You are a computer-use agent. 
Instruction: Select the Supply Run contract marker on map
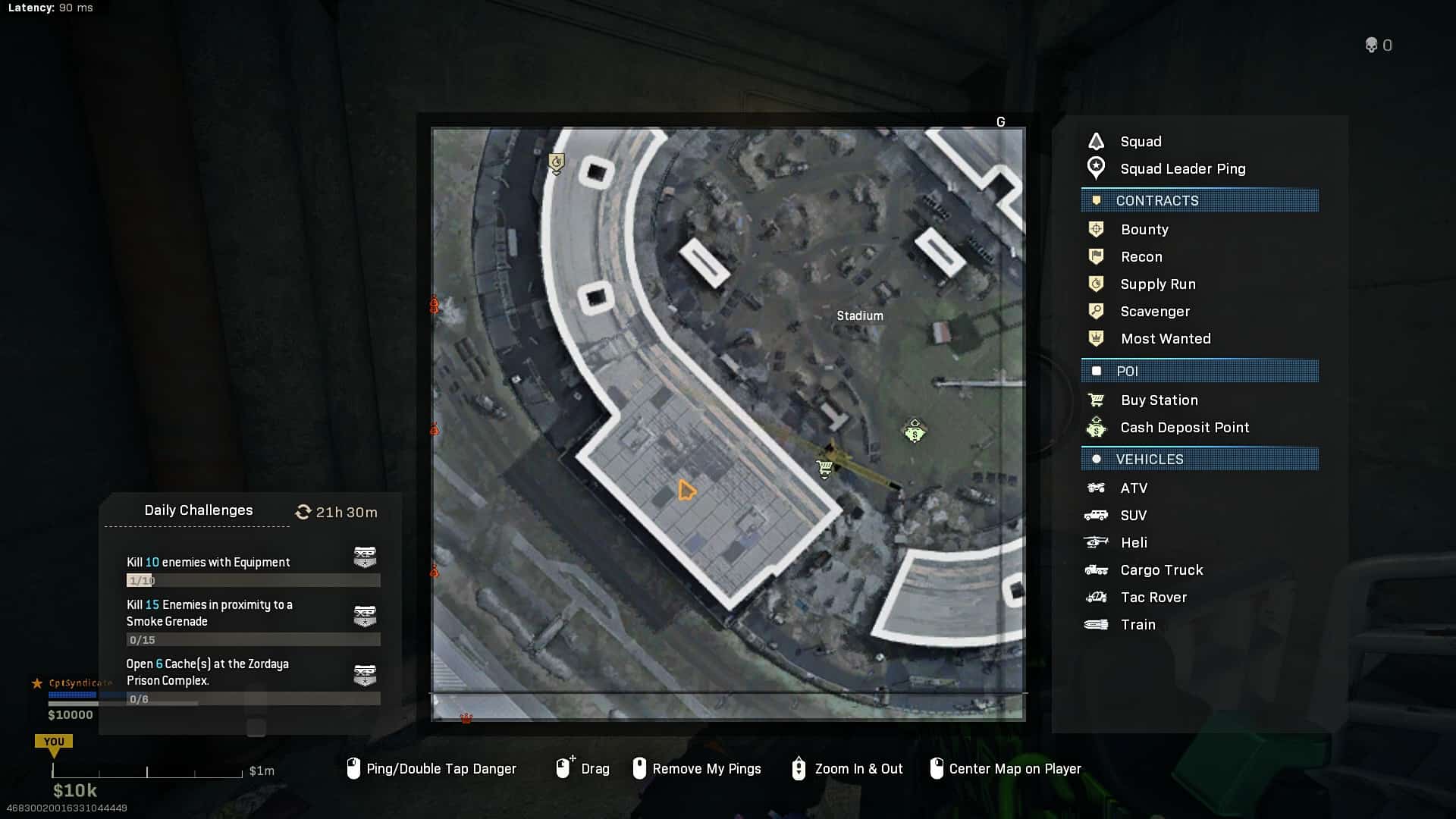(x=557, y=163)
